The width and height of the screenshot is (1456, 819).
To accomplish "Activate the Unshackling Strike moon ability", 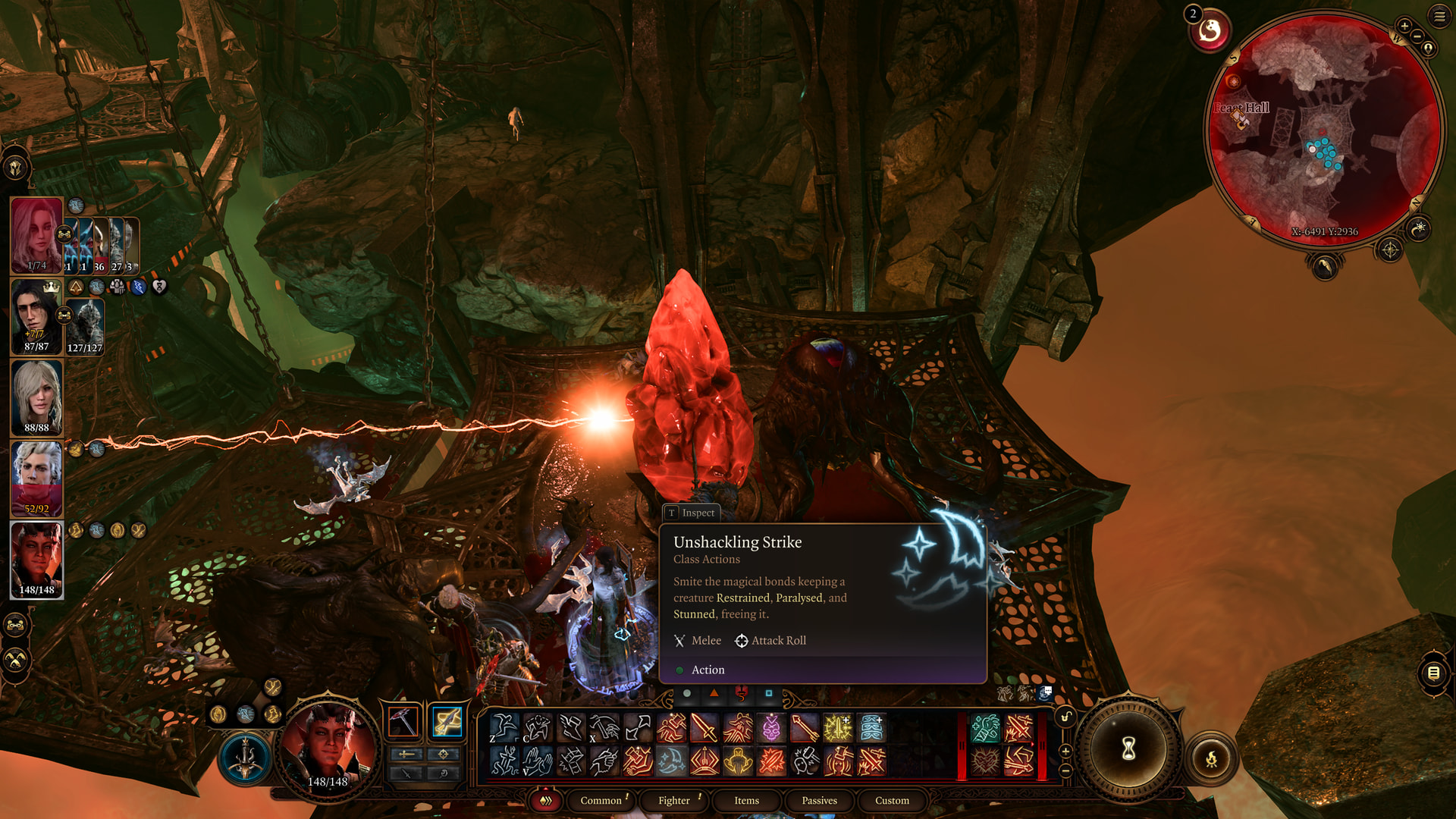I will (671, 761).
